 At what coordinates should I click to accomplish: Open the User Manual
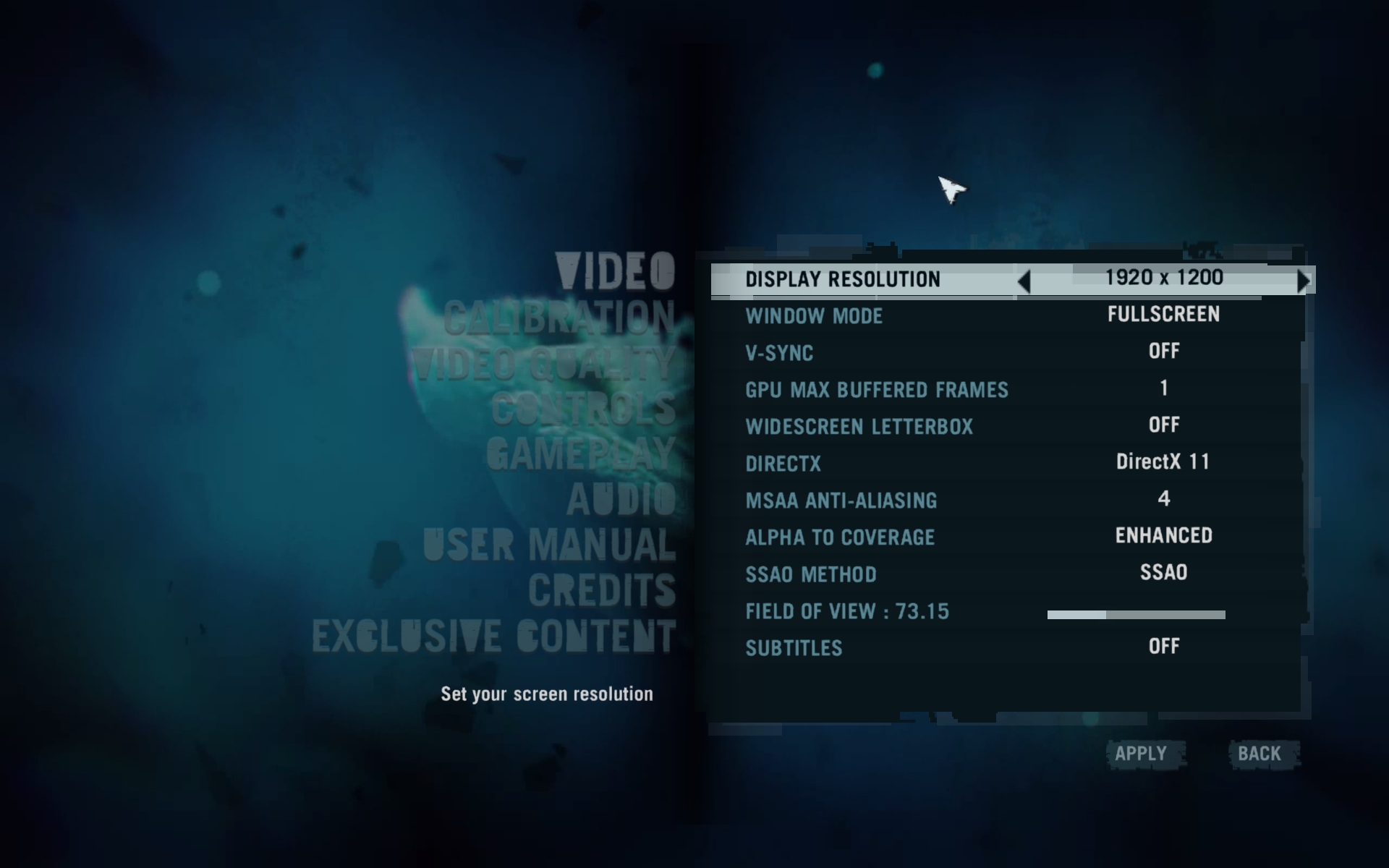click(x=549, y=545)
